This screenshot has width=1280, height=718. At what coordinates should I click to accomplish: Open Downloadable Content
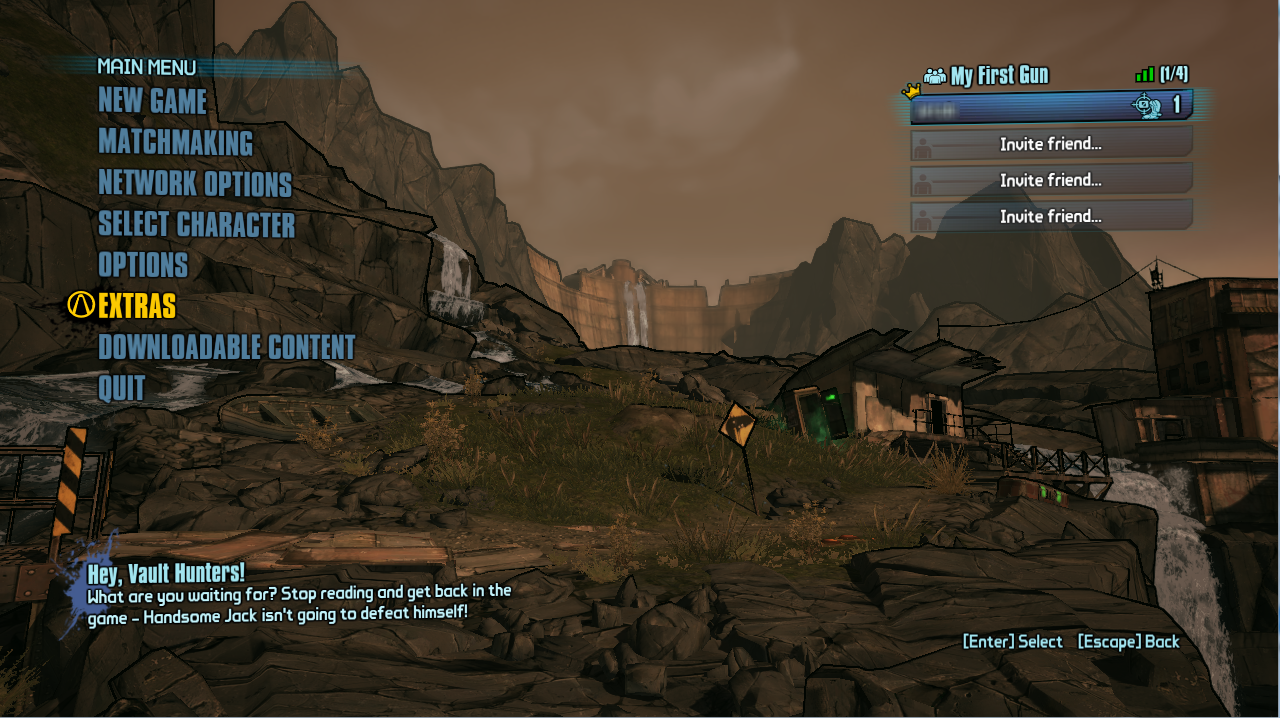coord(226,347)
